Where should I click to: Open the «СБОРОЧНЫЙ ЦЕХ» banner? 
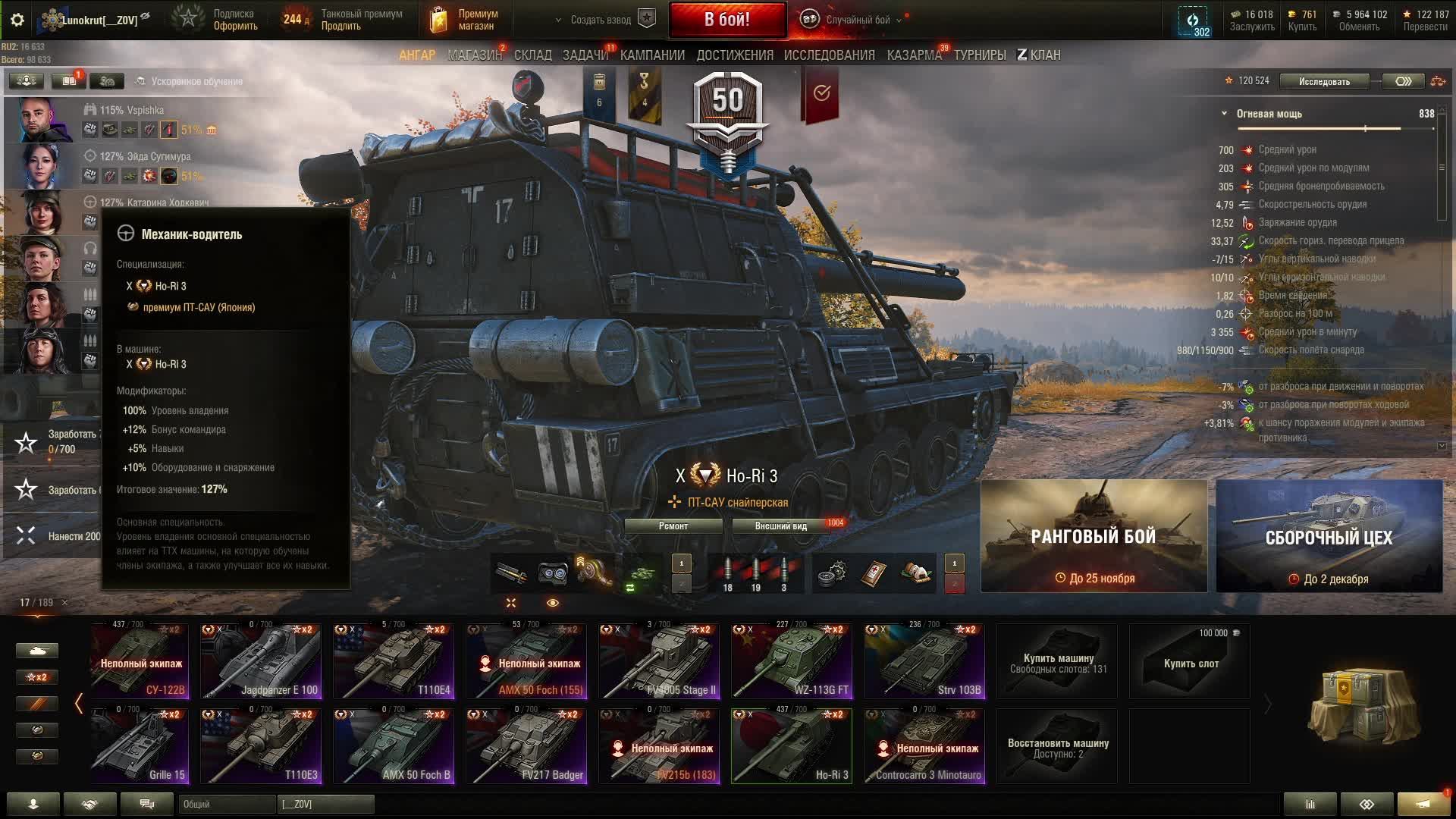(x=1329, y=536)
